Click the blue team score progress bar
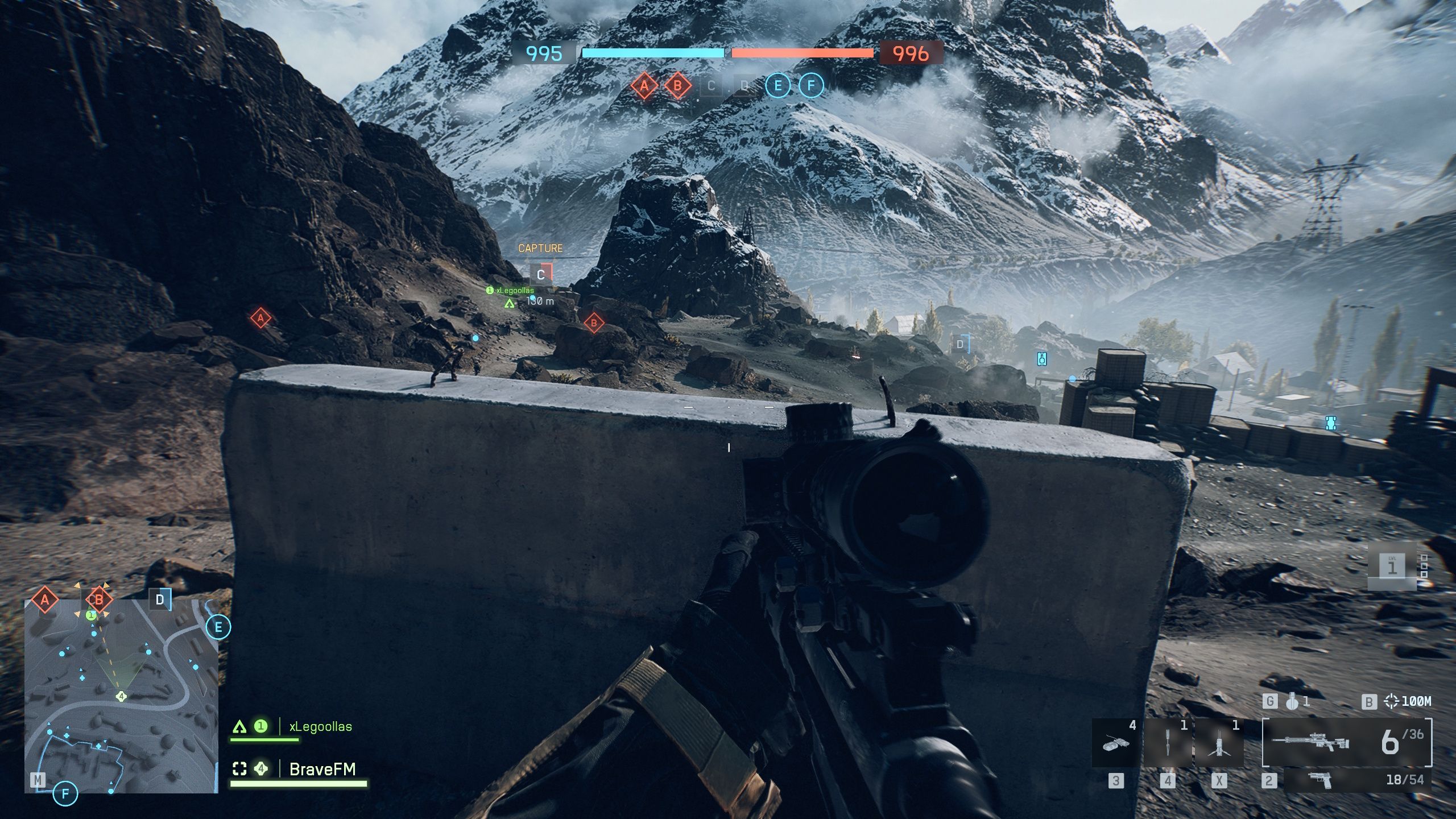The image size is (1456, 819). point(654,52)
